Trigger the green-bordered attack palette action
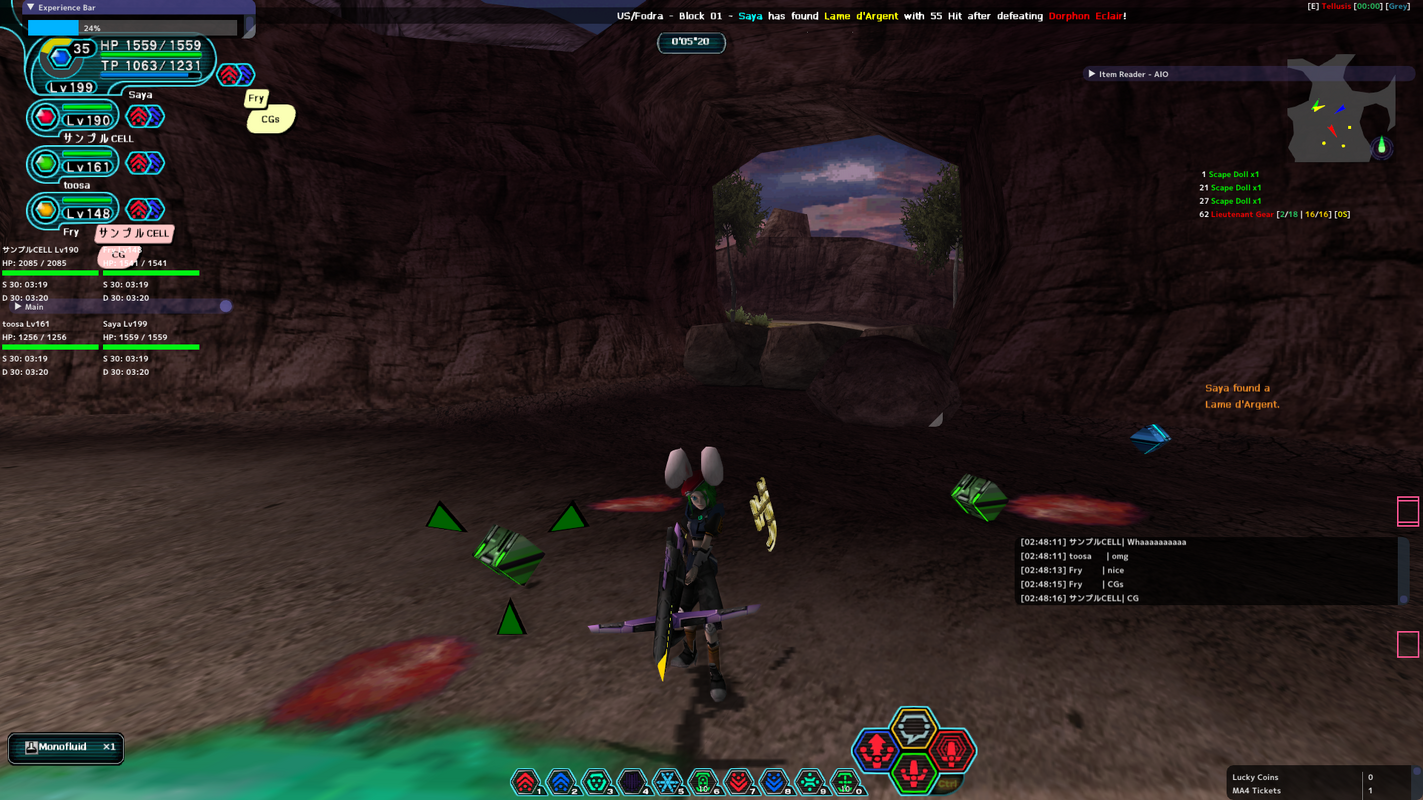Screen dimensions: 1423x800 tap(913, 773)
